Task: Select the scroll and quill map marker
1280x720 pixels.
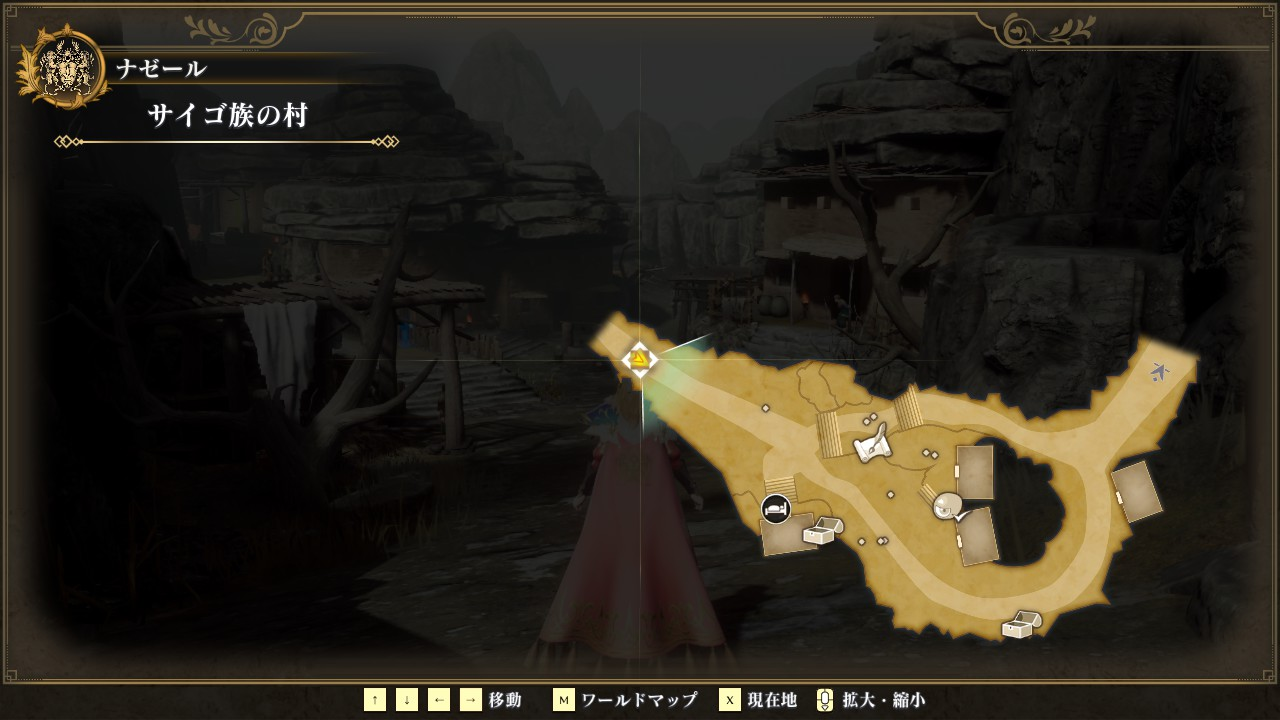Action: click(873, 445)
